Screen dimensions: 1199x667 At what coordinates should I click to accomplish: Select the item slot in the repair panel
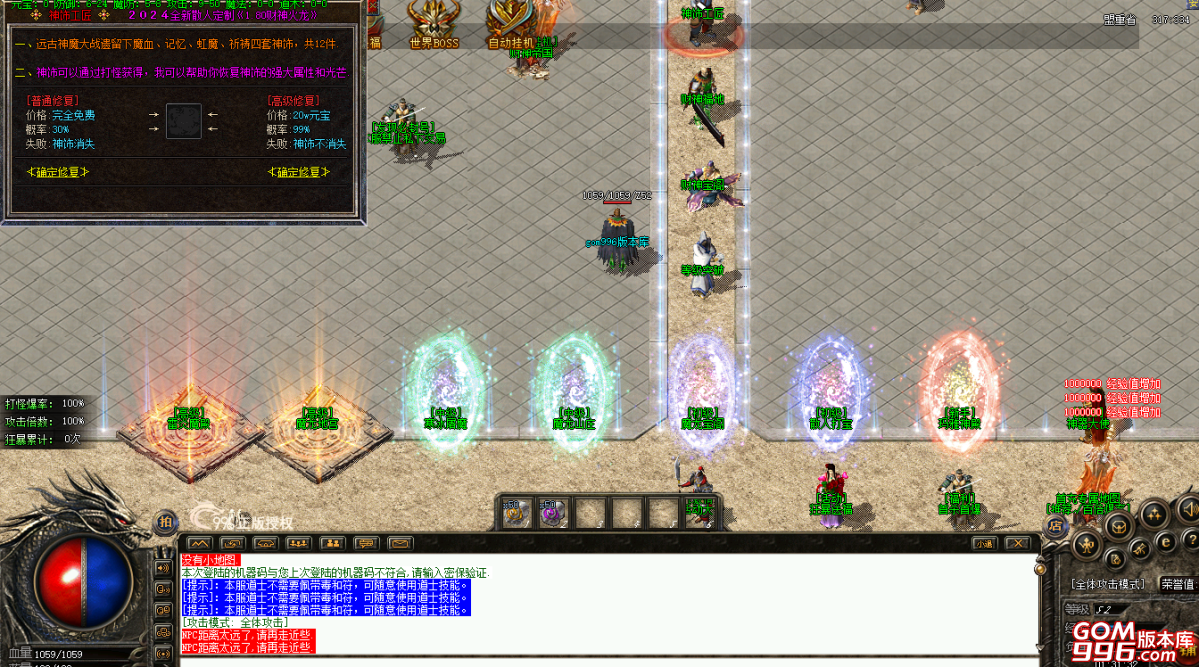(183, 121)
